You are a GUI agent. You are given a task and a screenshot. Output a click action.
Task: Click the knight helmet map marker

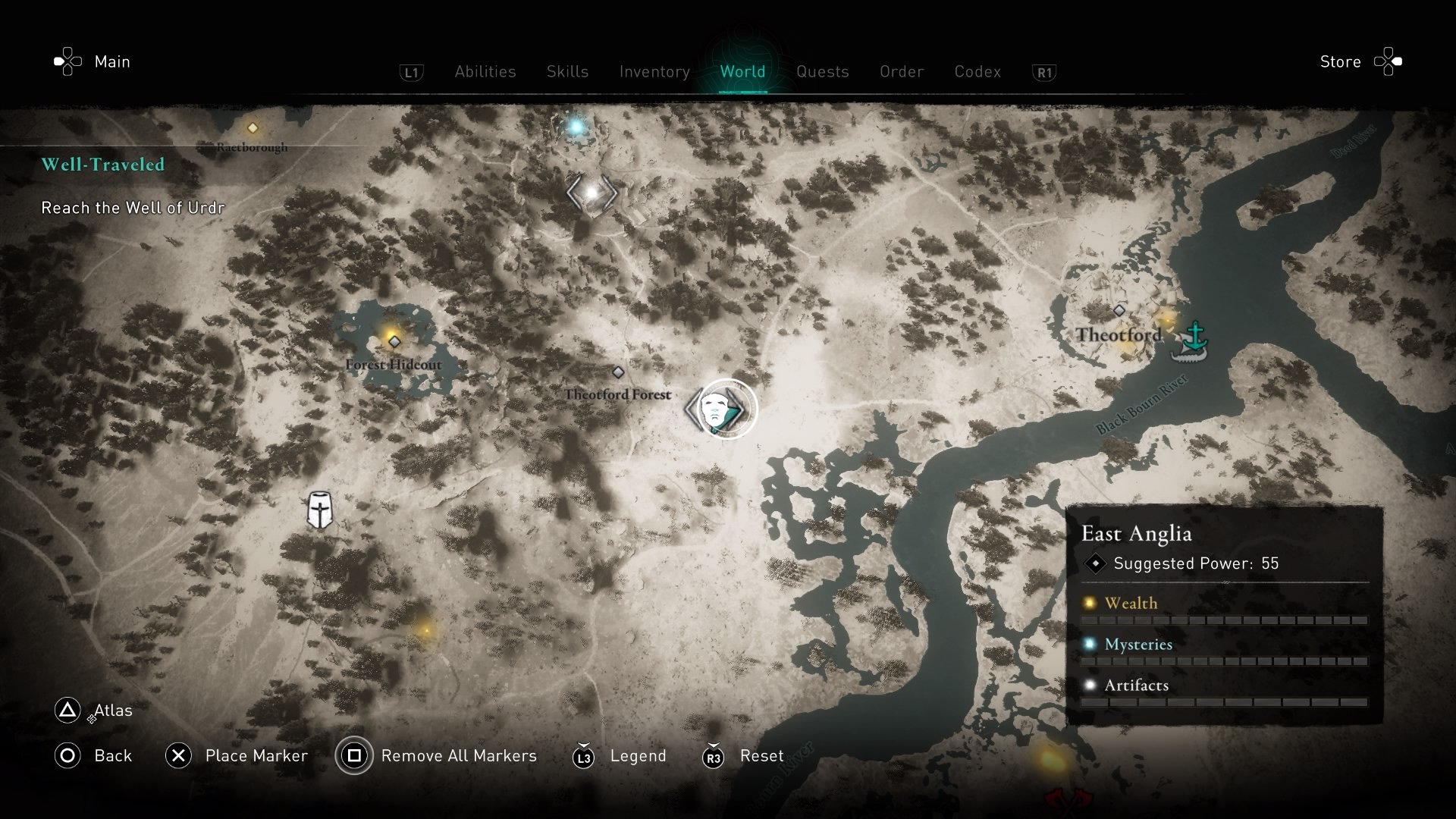coord(319,510)
